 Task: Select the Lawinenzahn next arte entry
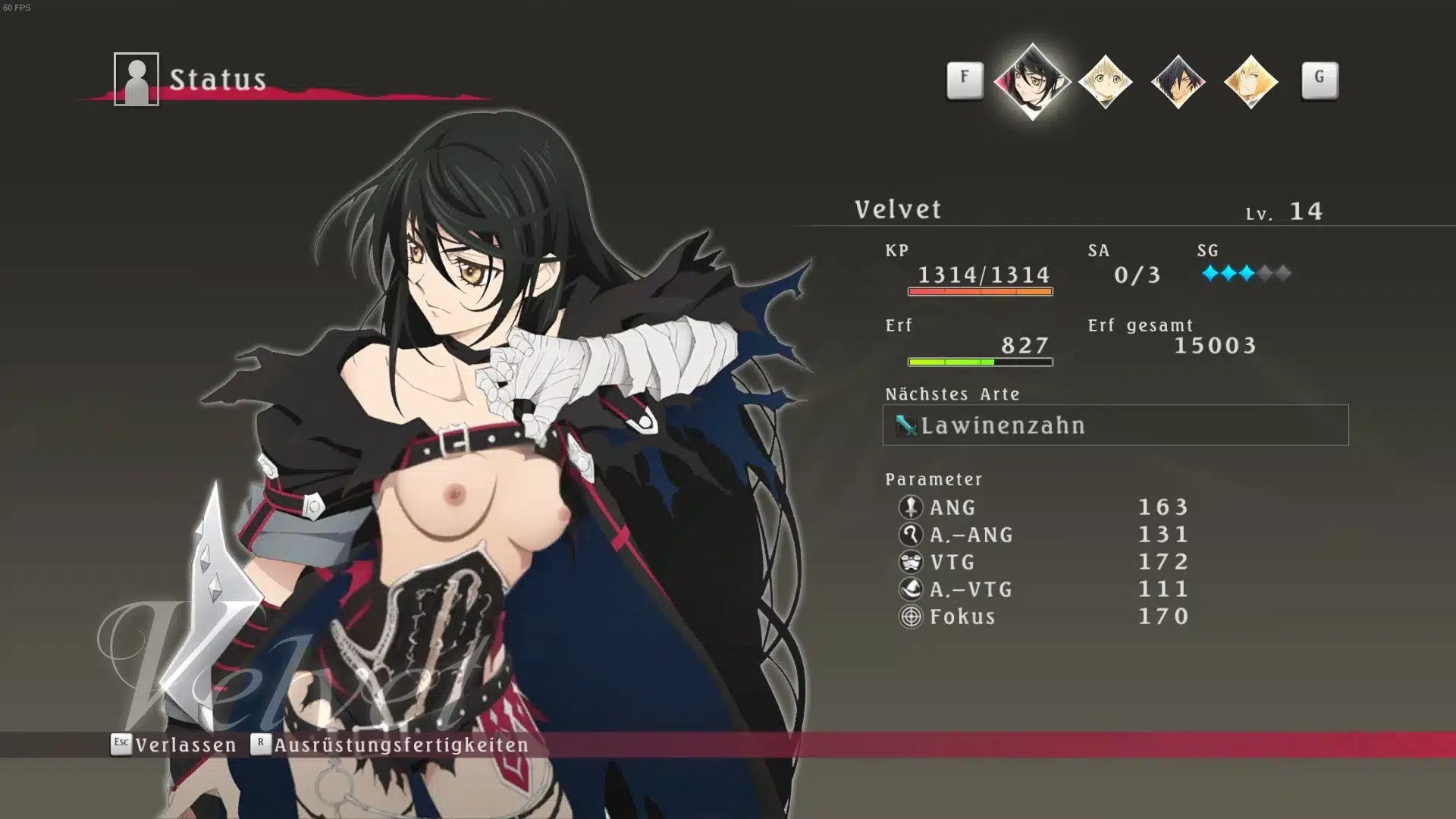1115,425
